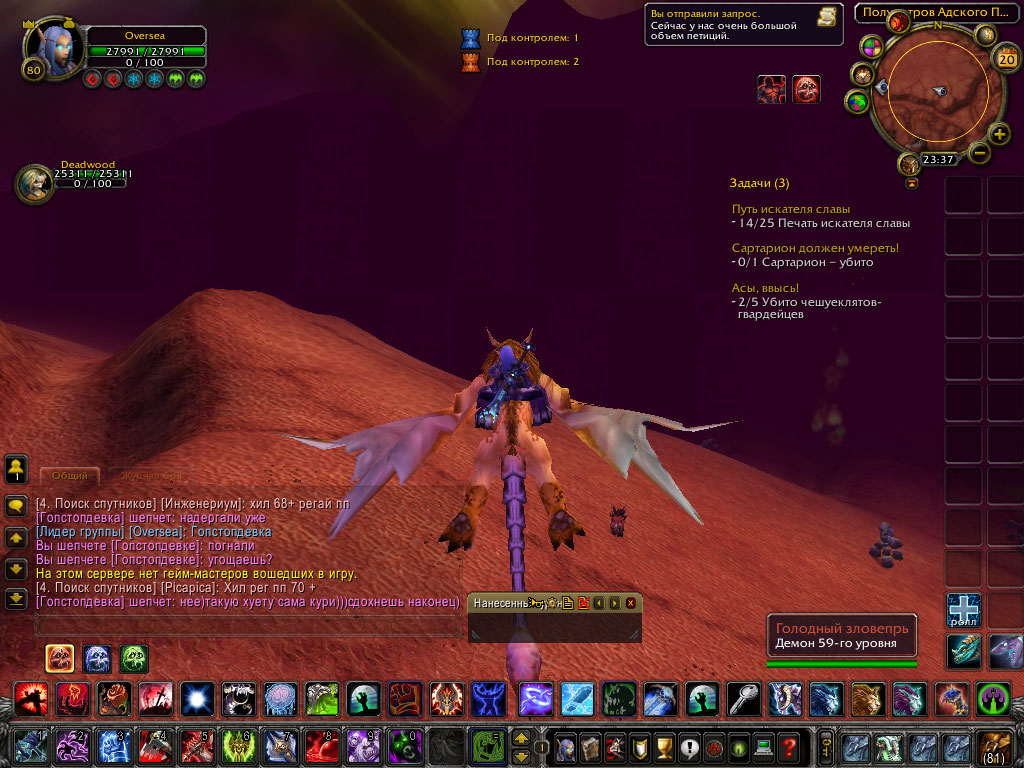Open the red question mark help button
Screen dimensions: 1024x768
[x=789, y=746]
